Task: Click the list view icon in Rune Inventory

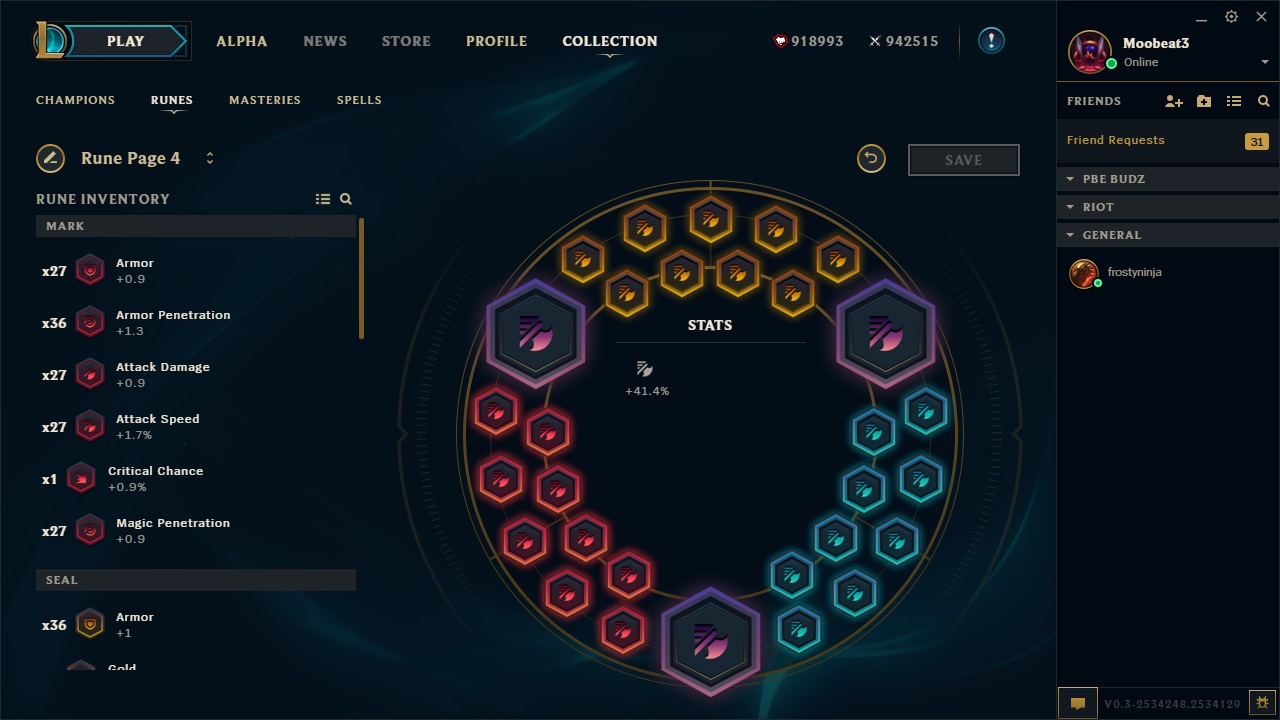Action: (x=323, y=198)
